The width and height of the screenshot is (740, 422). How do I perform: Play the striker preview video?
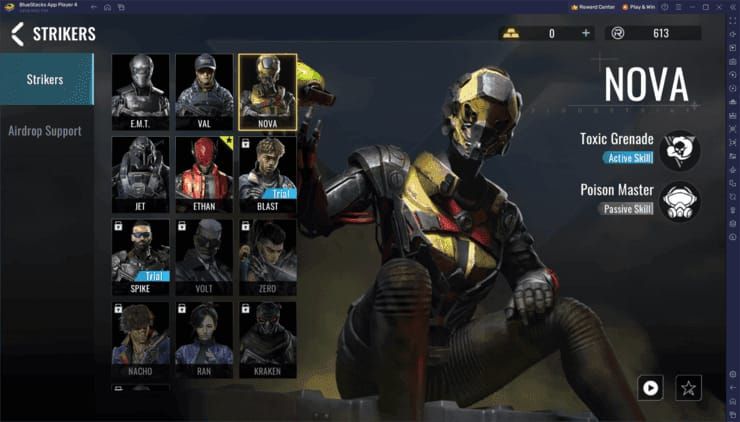tap(651, 386)
